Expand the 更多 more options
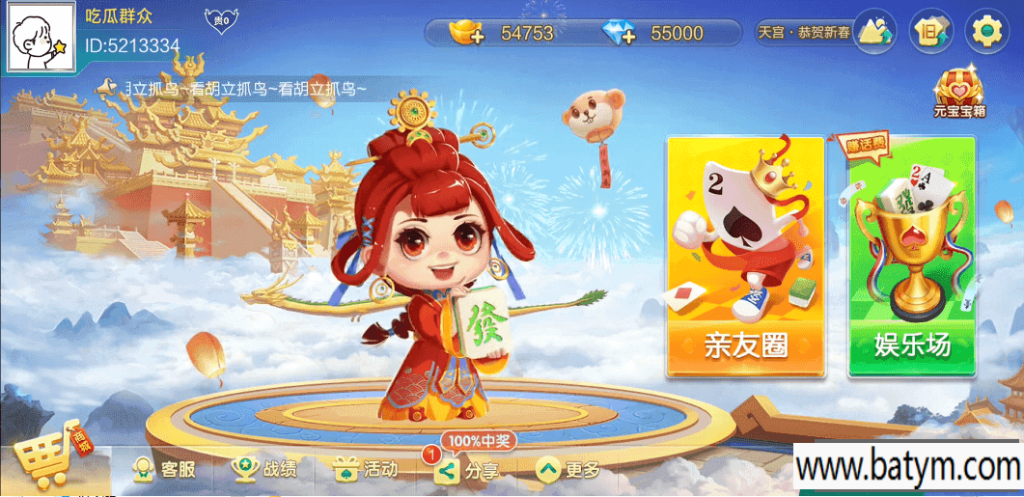This screenshot has height=497, width=1024. tap(568, 468)
